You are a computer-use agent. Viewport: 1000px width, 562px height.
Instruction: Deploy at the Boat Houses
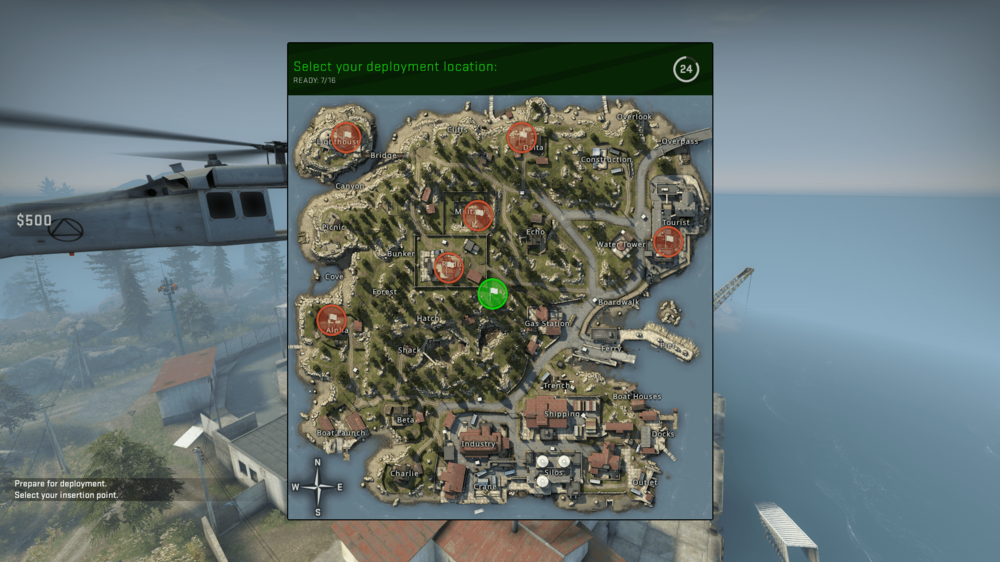click(636, 396)
